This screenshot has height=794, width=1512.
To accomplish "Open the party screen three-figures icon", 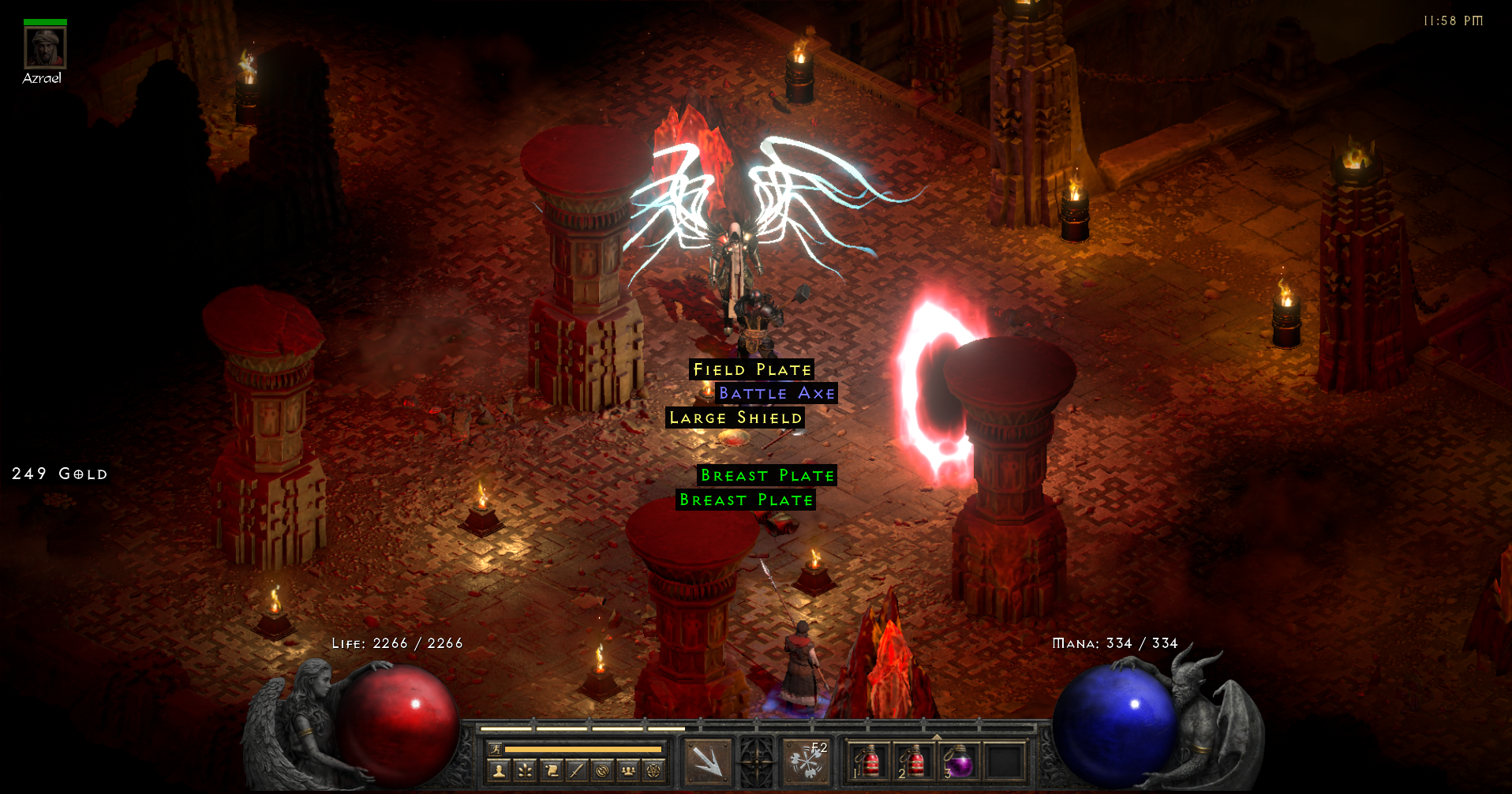I will coord(628,771).
